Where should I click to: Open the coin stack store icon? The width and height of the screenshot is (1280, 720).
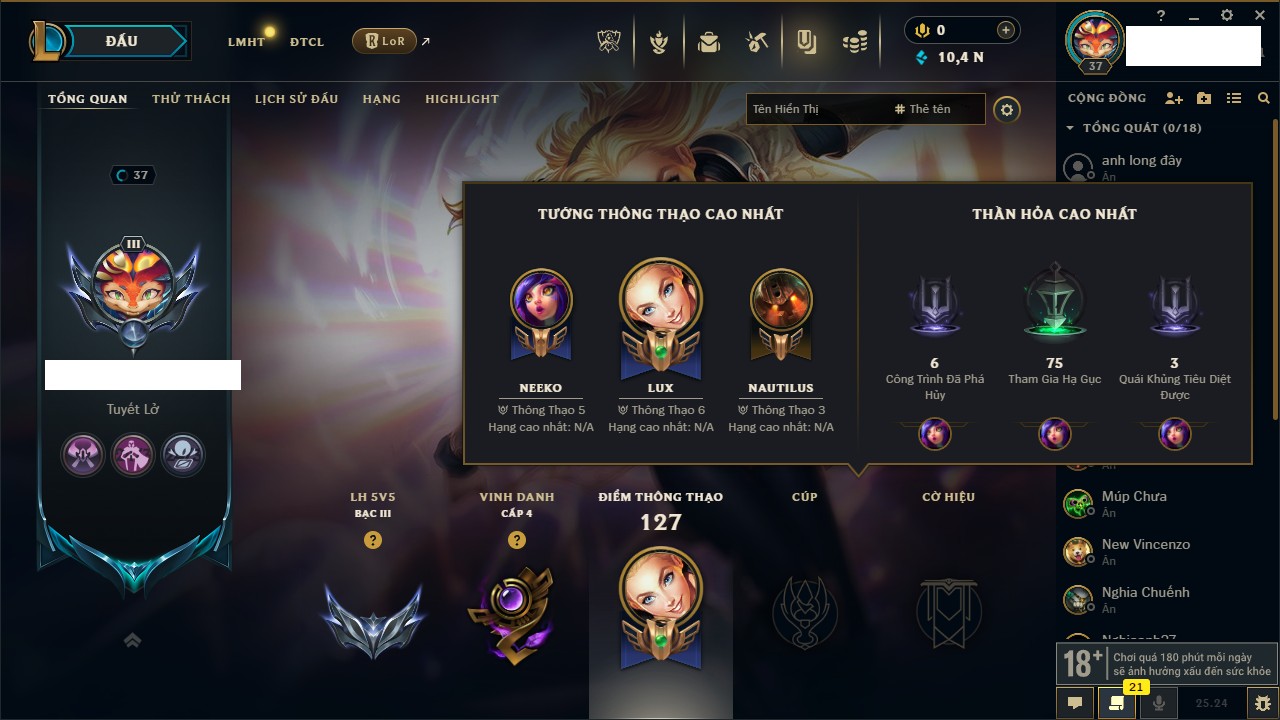coord(854,42)
